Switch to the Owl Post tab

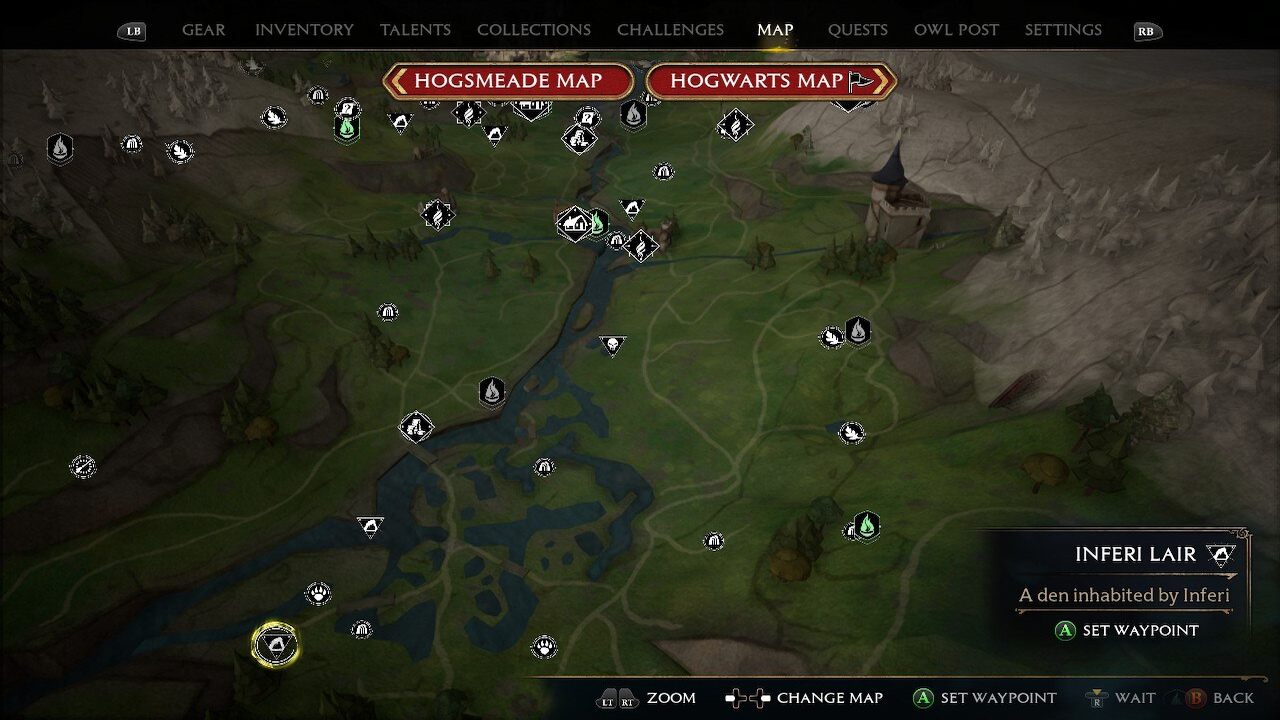956,30
